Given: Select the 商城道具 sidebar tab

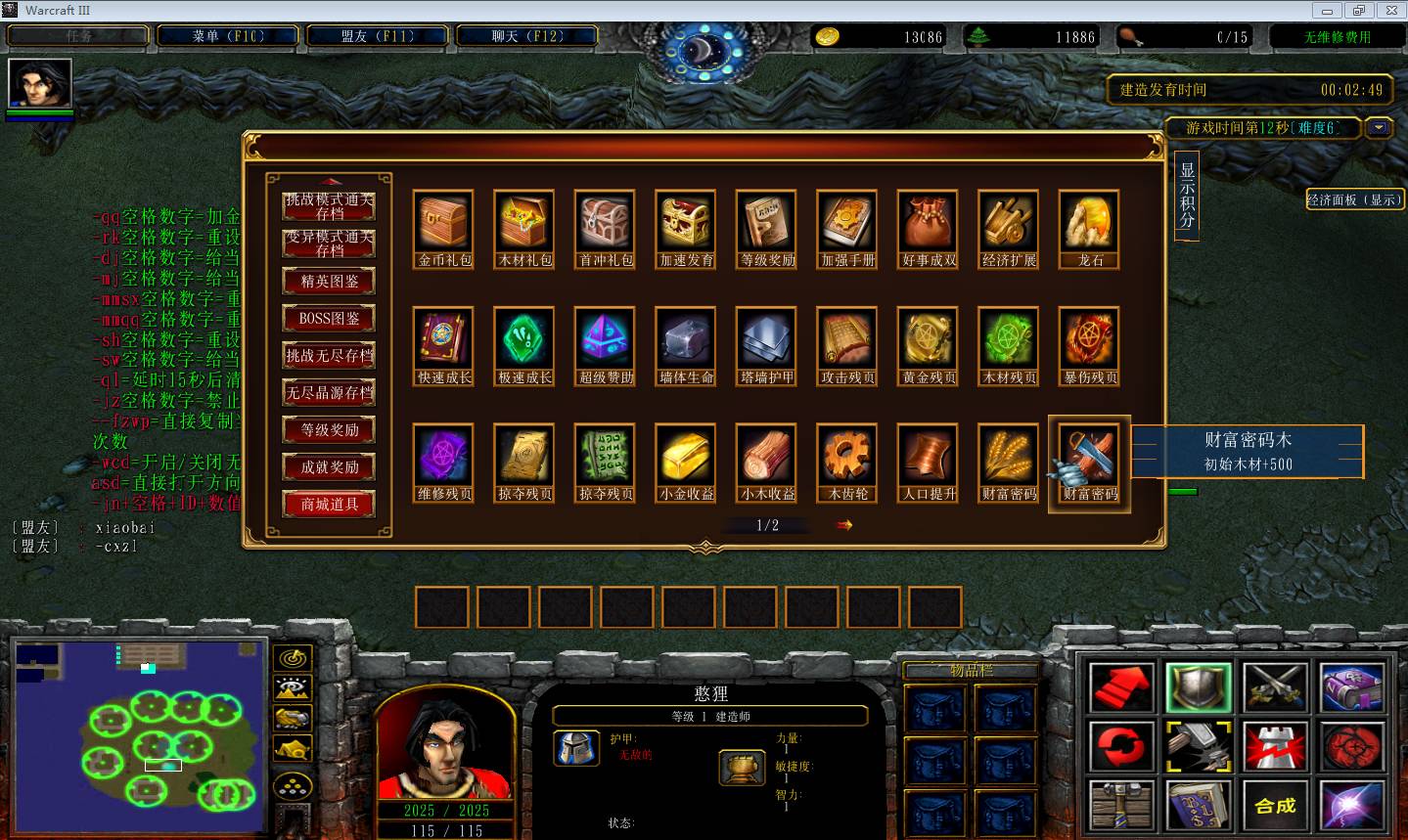Looking at the screenshot, I should (330, 505).
